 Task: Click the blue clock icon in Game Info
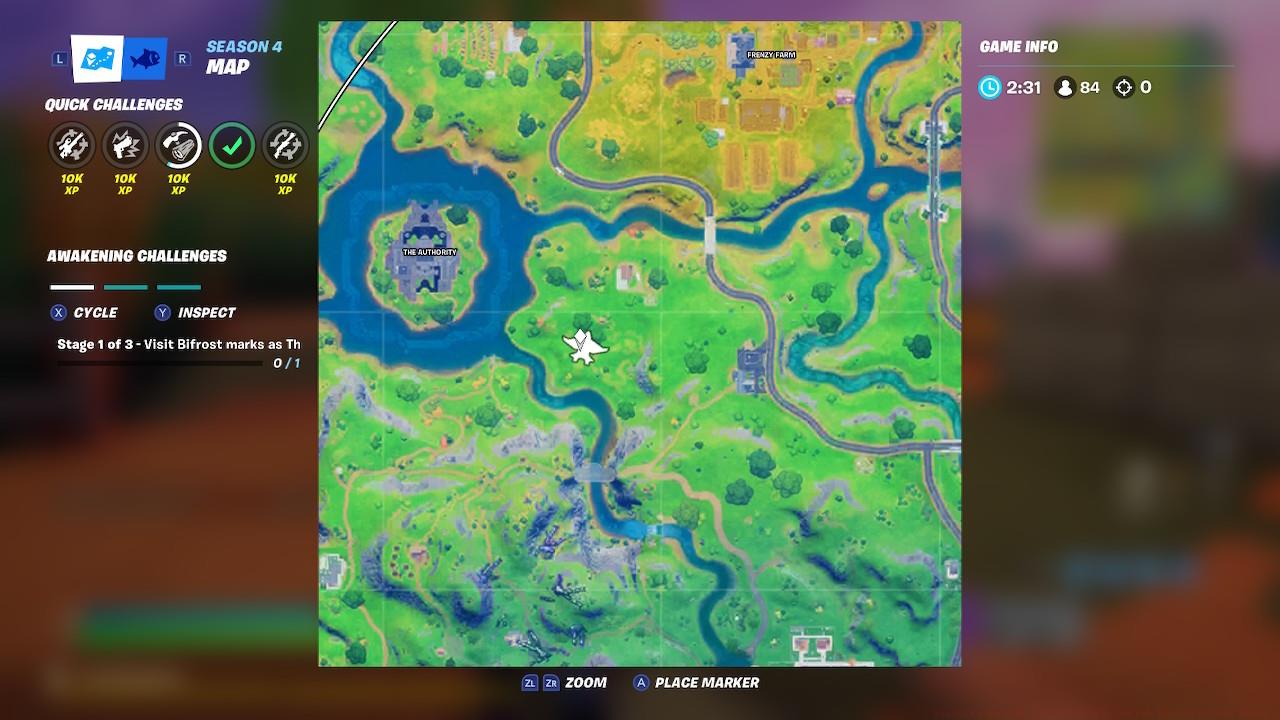pyautogui.click(x=988, y=87)
